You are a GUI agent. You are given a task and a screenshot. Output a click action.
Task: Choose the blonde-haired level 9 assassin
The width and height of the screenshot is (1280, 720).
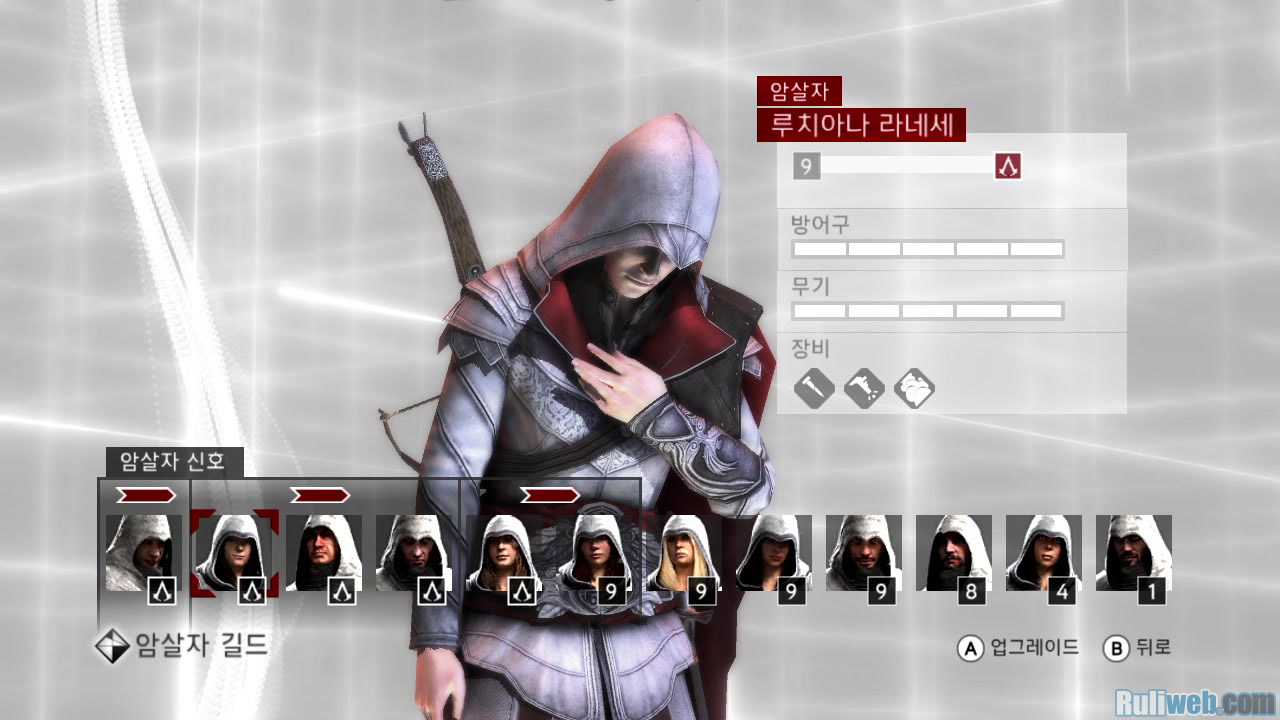tap(684, 553)
